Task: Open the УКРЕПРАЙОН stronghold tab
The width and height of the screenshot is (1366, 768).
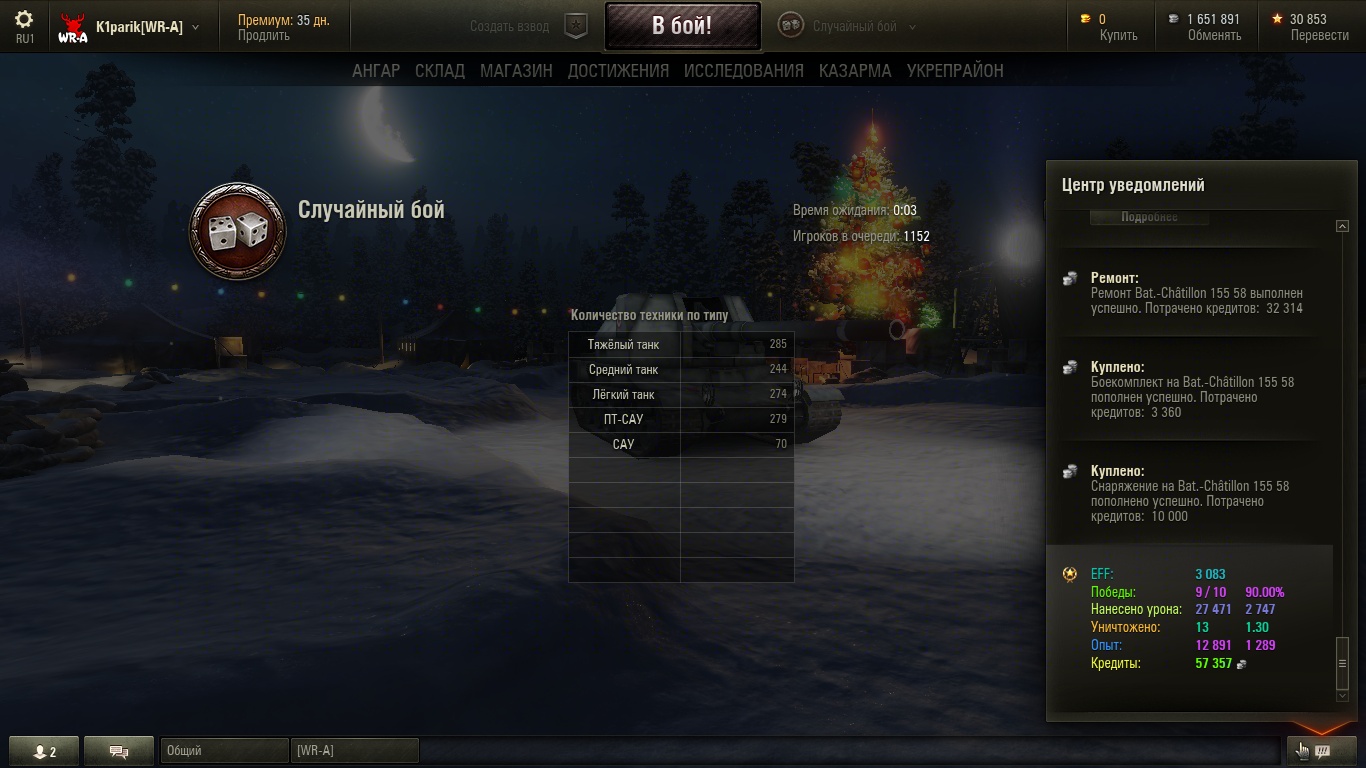Action: tap(955, 71)
